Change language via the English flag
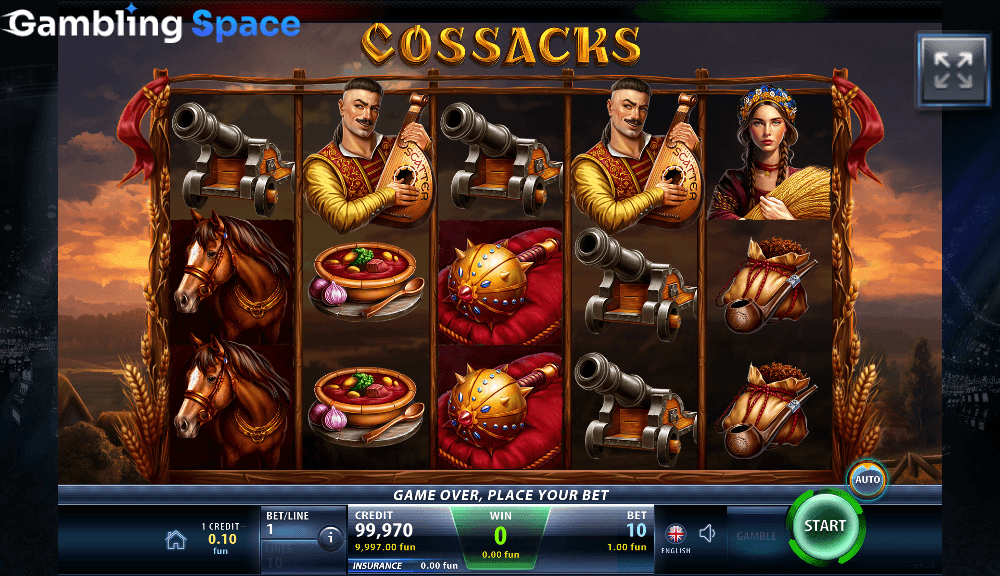This screenshot has height=576, width=1000. click(676, 535)
